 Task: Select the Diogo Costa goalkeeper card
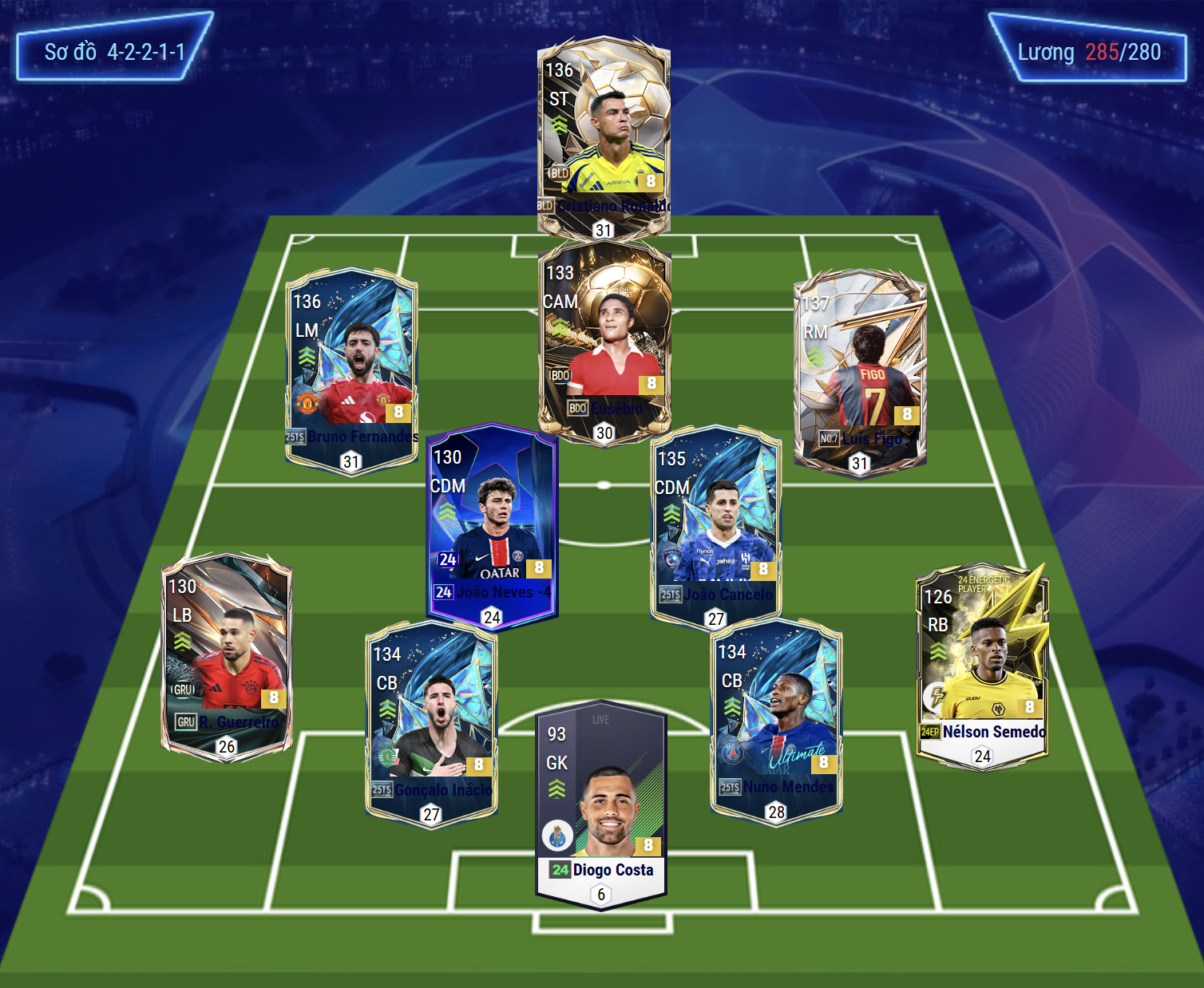(x=601, y=802)
